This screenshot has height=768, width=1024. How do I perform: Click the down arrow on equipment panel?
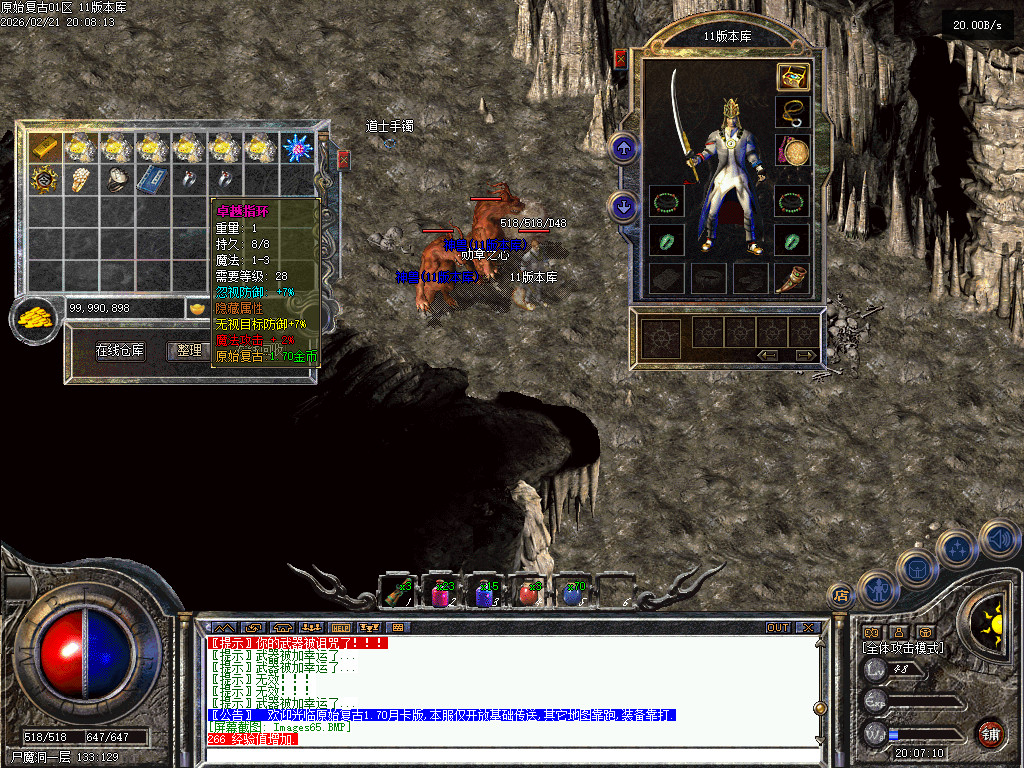(x=624, y=207)
